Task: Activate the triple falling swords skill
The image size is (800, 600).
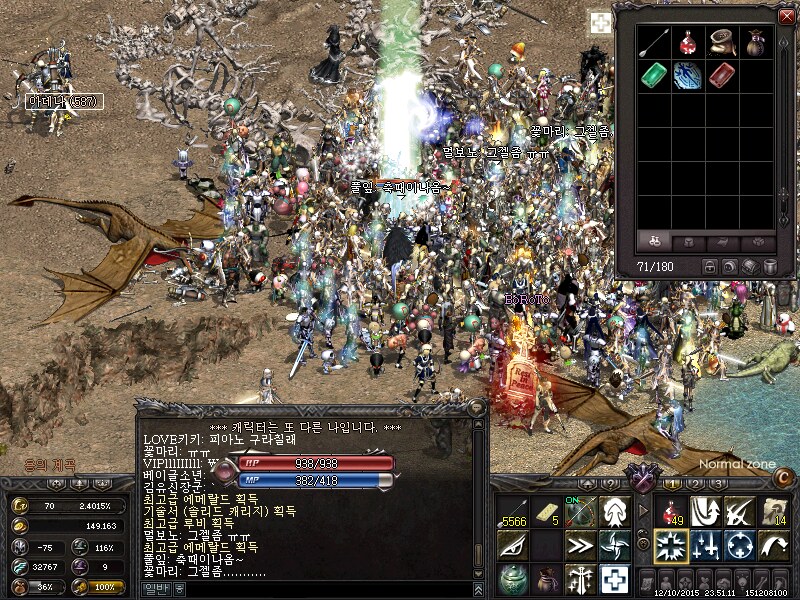Action: click(705, 547)
